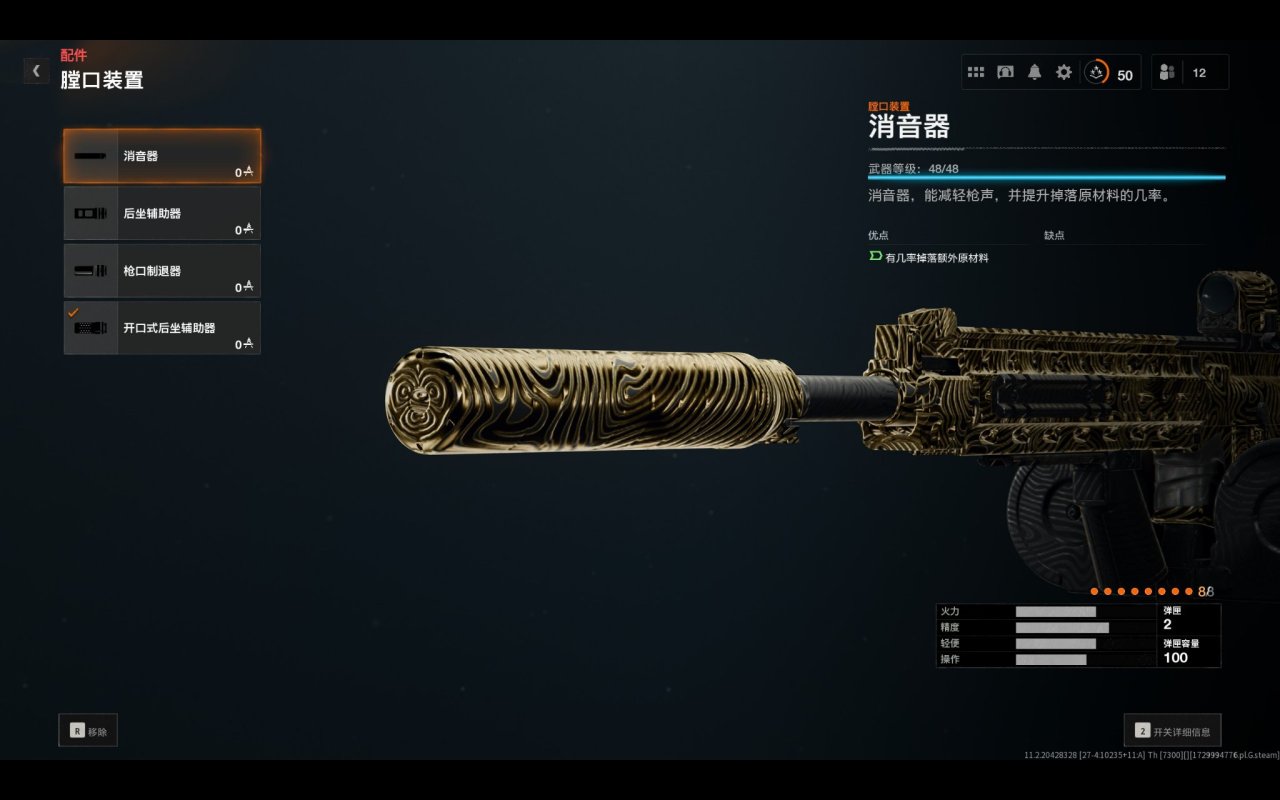Go back using the left arrow button
Screen dimensions: 1280x800
(36, 71)
